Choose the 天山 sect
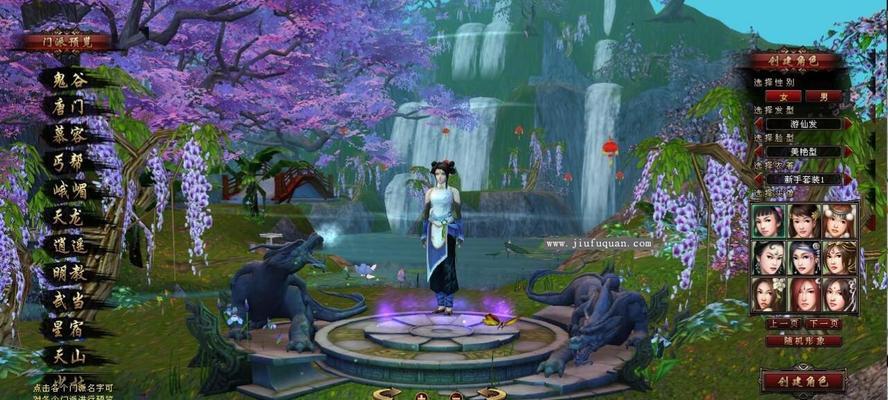Viewport: 888px width, 400px height. click(x=68, y=355)
